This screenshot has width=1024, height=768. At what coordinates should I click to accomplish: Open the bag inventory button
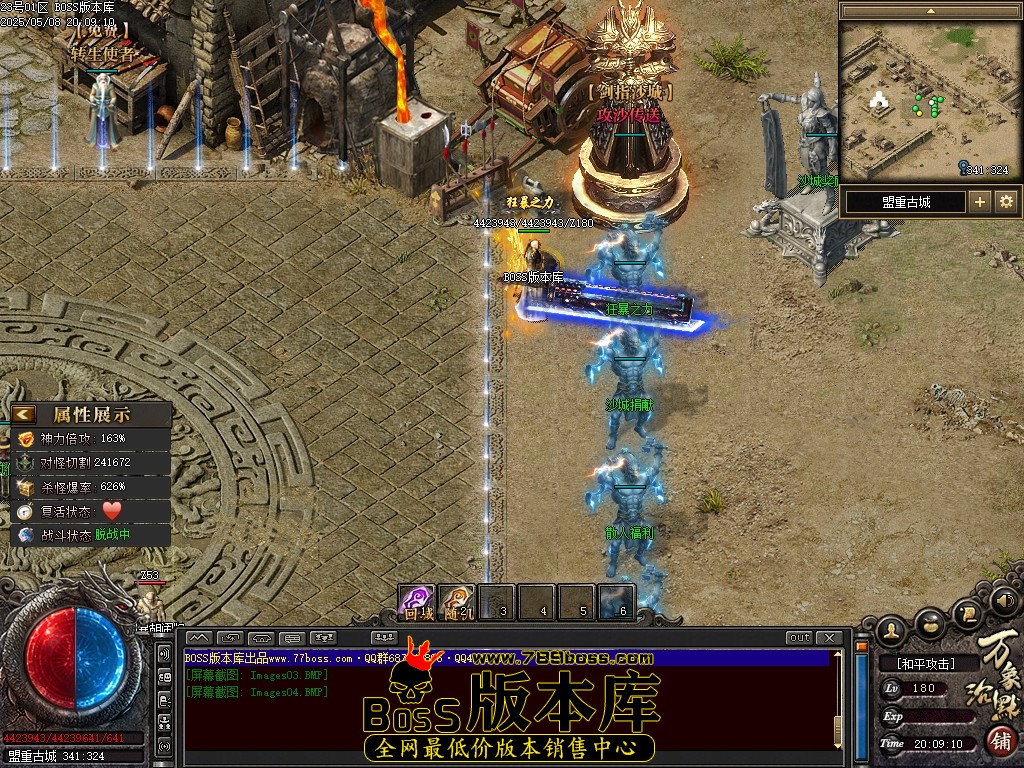930,622
